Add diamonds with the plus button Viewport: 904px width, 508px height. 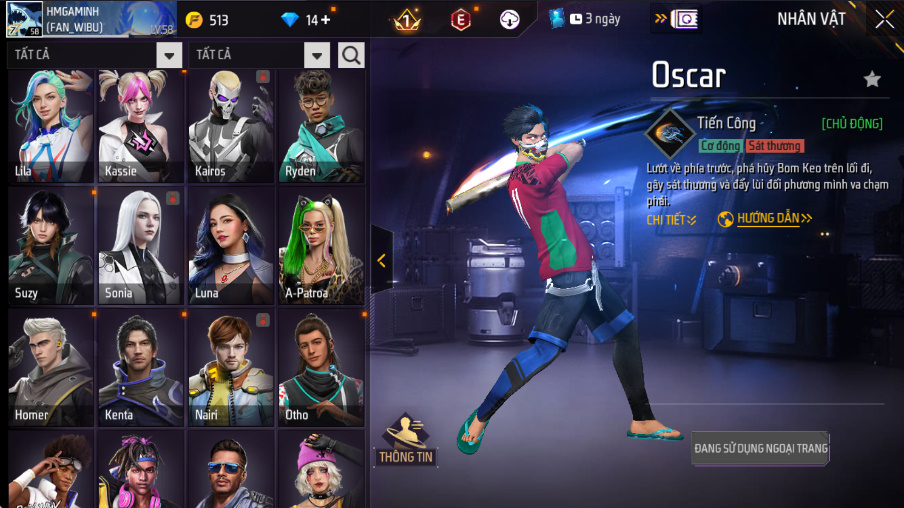tap(325, 20)
